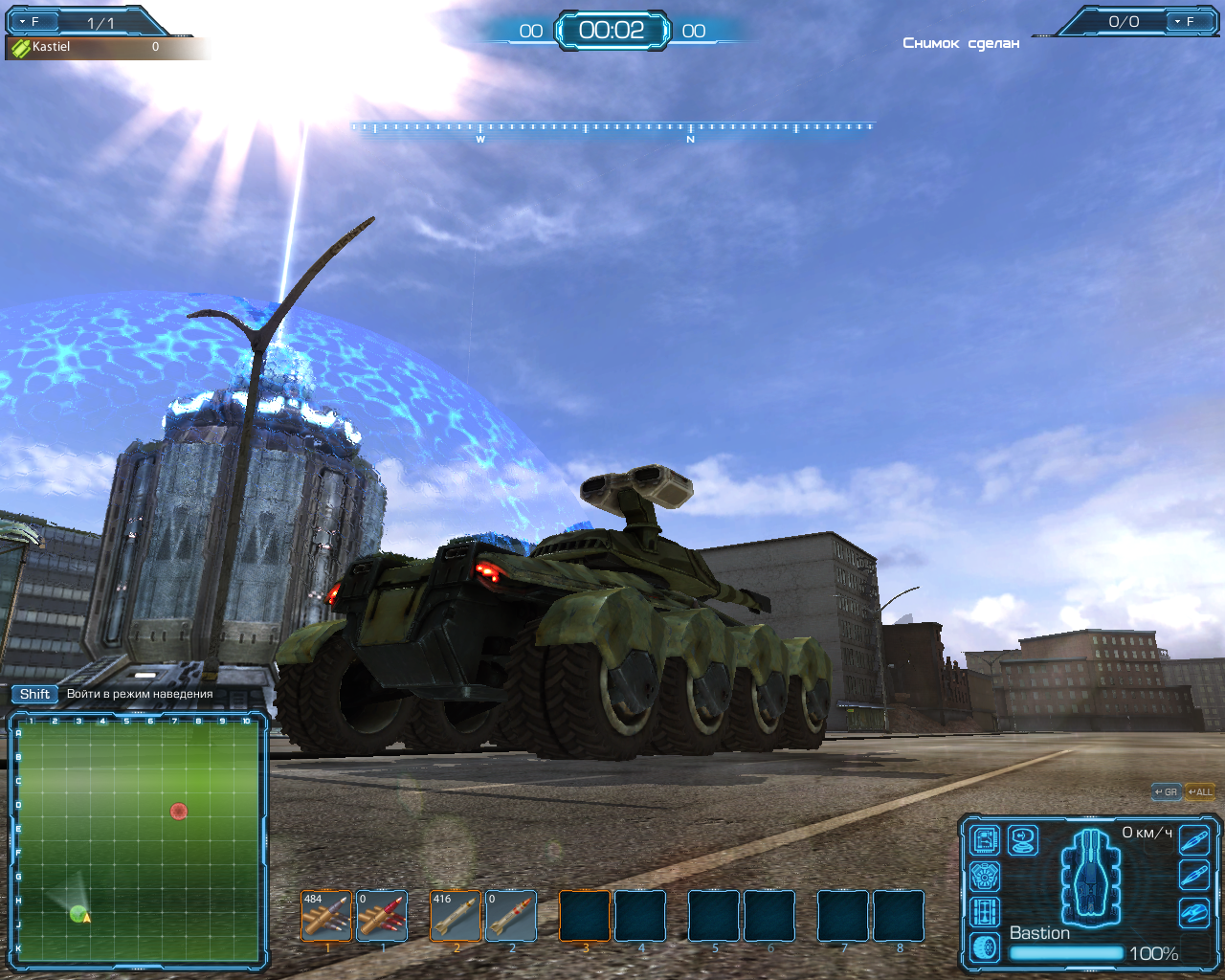Screen dimensions: 1225x980
Task: Select the chassis frame module icon
Action: [x=986, y=911]
